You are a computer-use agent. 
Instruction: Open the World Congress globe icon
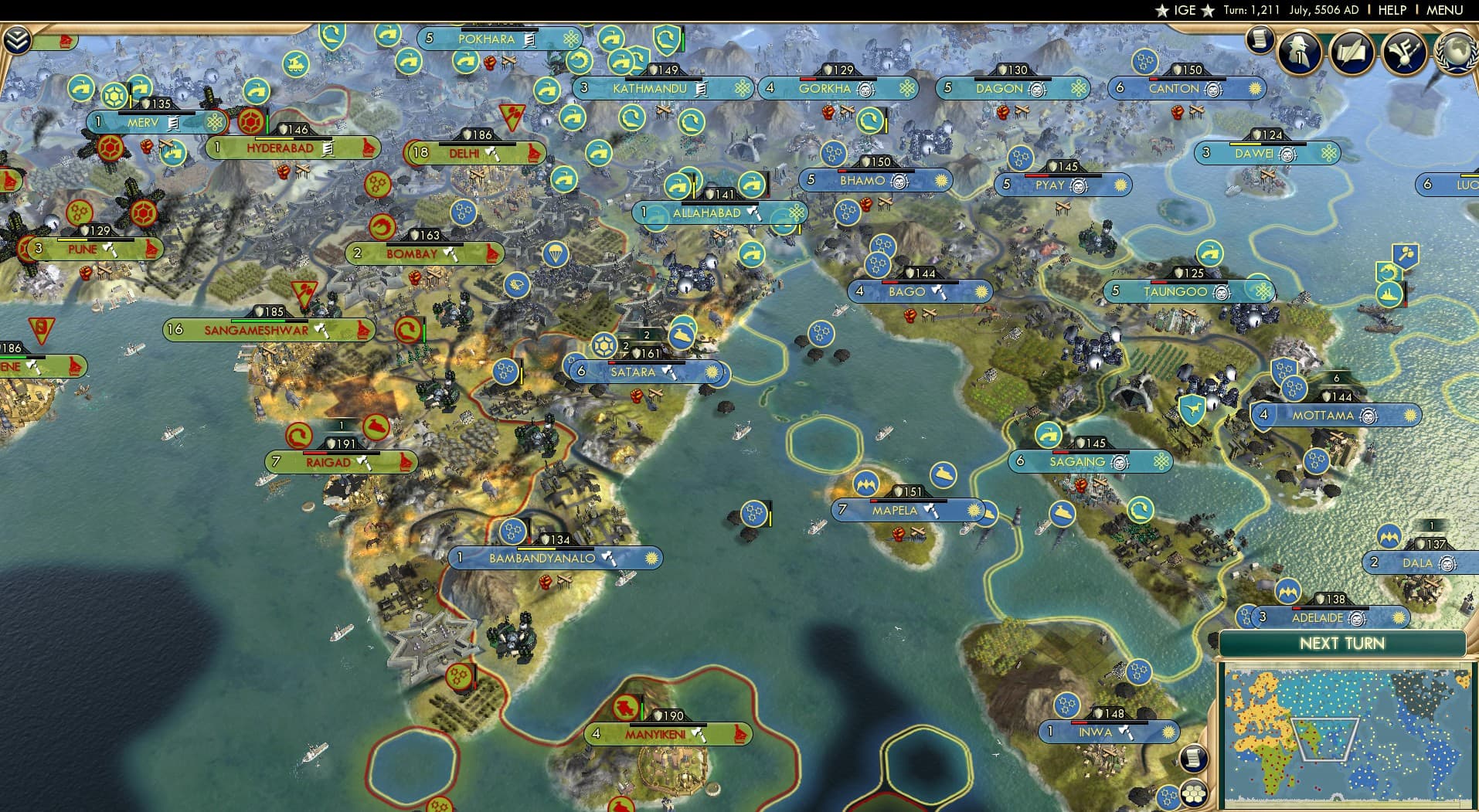click(x=1456, y=53)
